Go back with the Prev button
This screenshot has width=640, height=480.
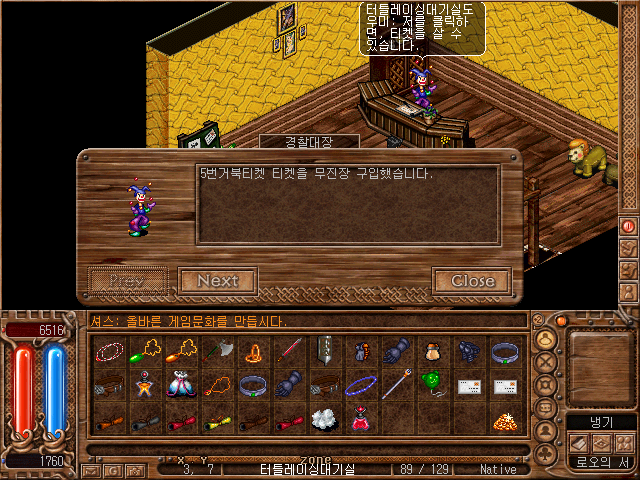click(127, 281)
